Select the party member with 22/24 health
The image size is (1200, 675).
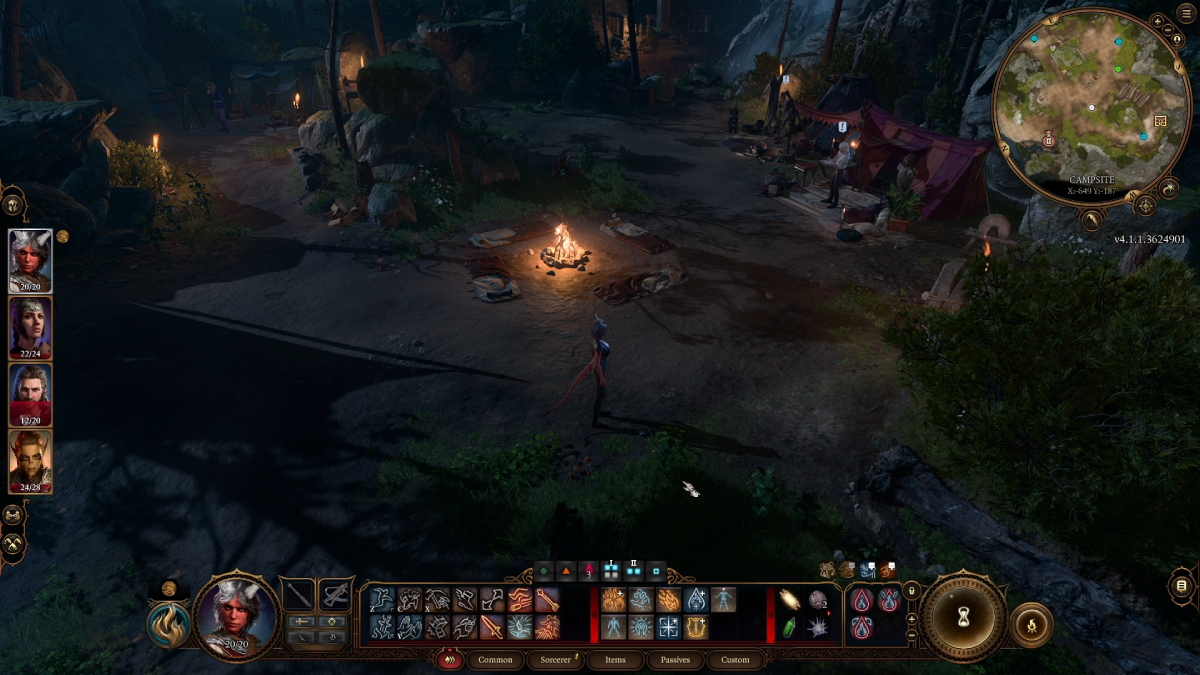30,327
